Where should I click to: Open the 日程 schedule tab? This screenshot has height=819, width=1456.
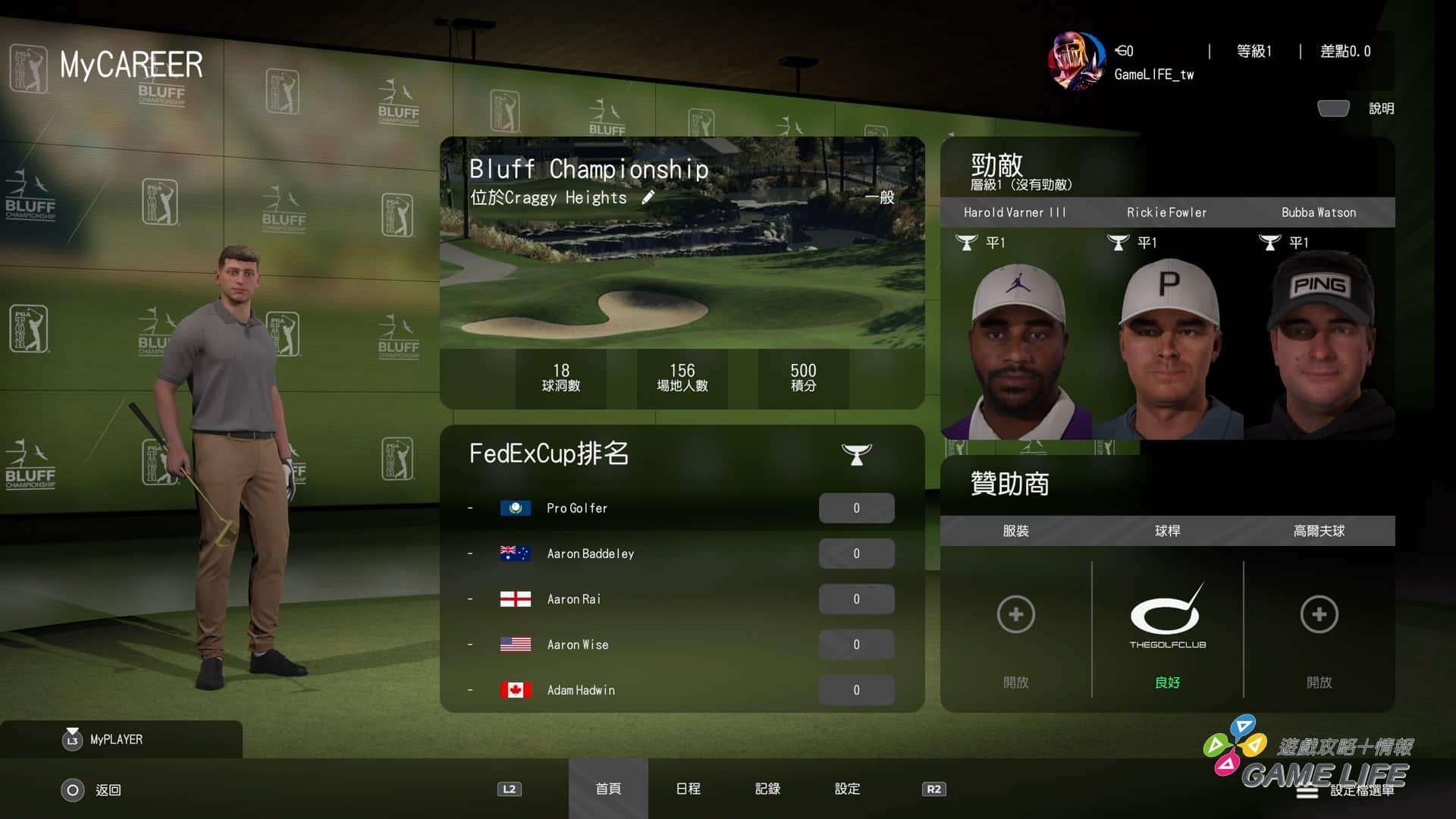tap(688, 789)
